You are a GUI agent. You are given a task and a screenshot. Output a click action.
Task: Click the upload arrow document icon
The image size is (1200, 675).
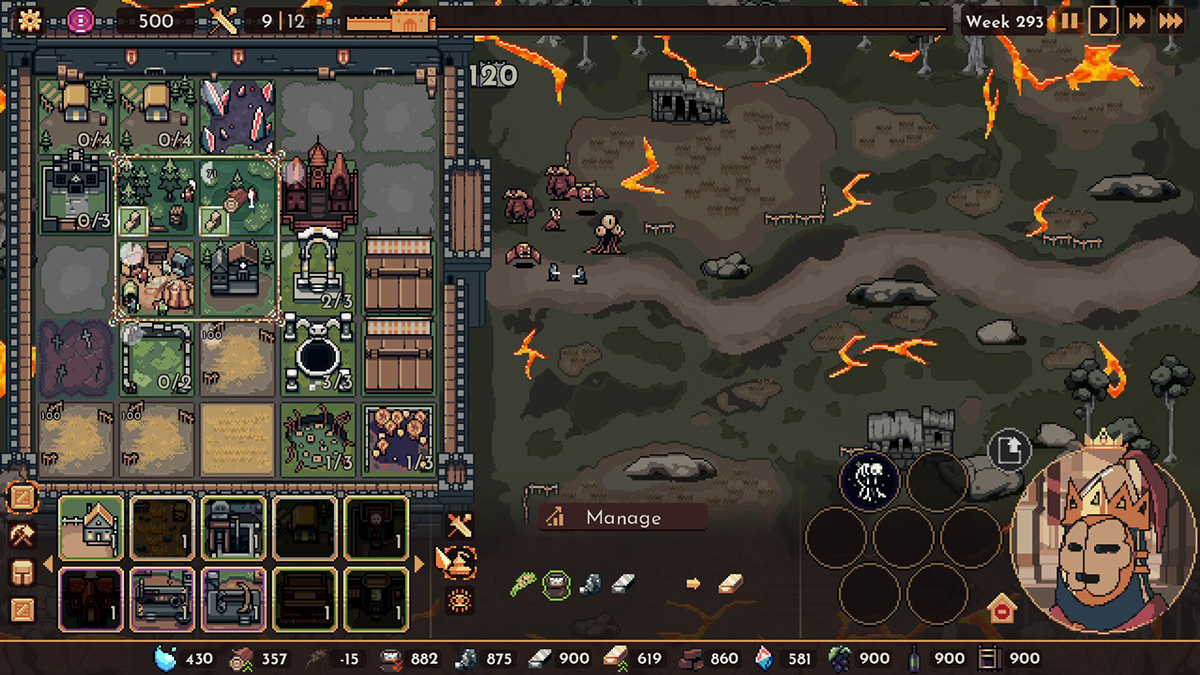1009,451
